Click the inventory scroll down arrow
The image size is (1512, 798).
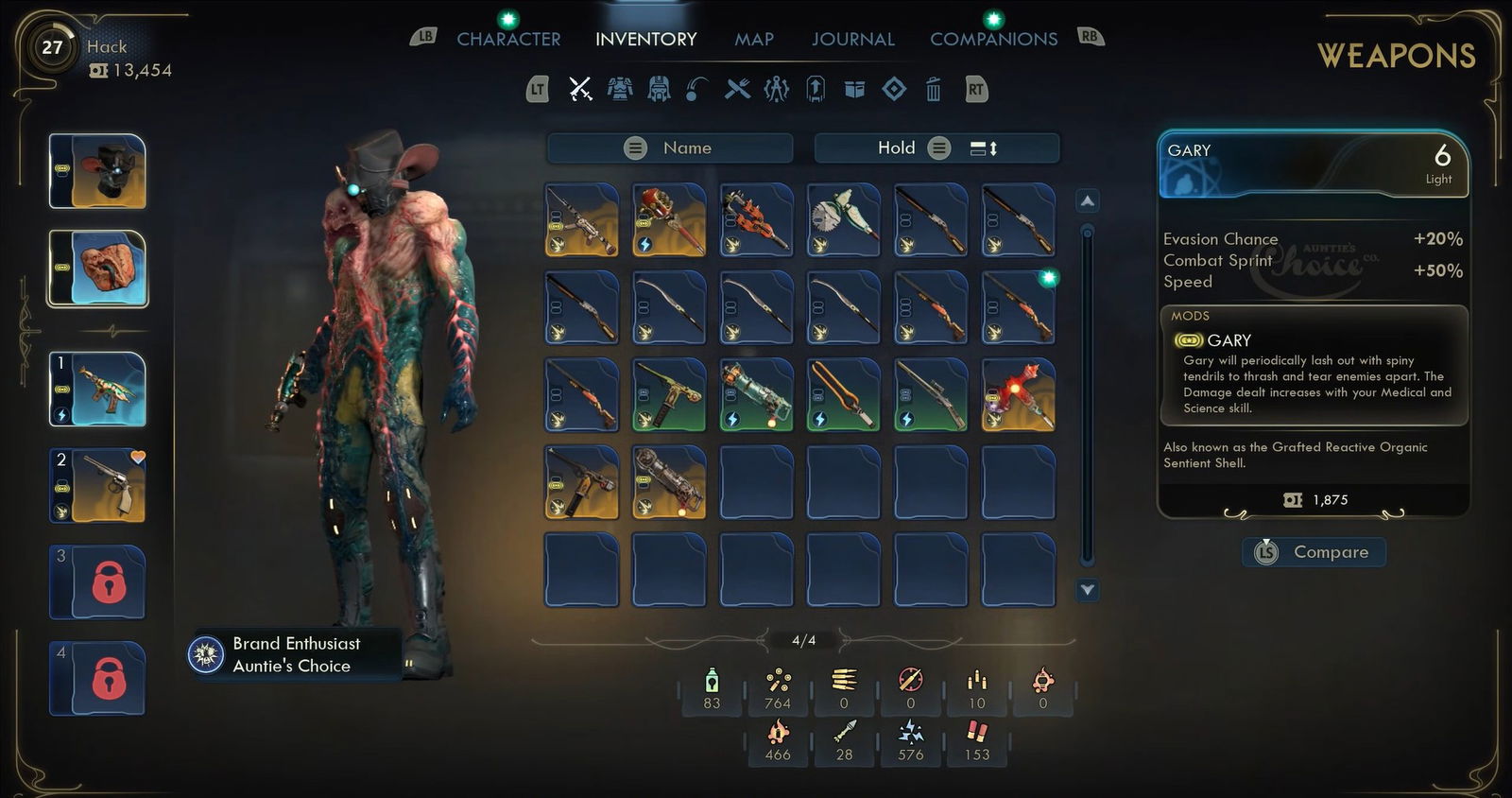point(1088,590)
